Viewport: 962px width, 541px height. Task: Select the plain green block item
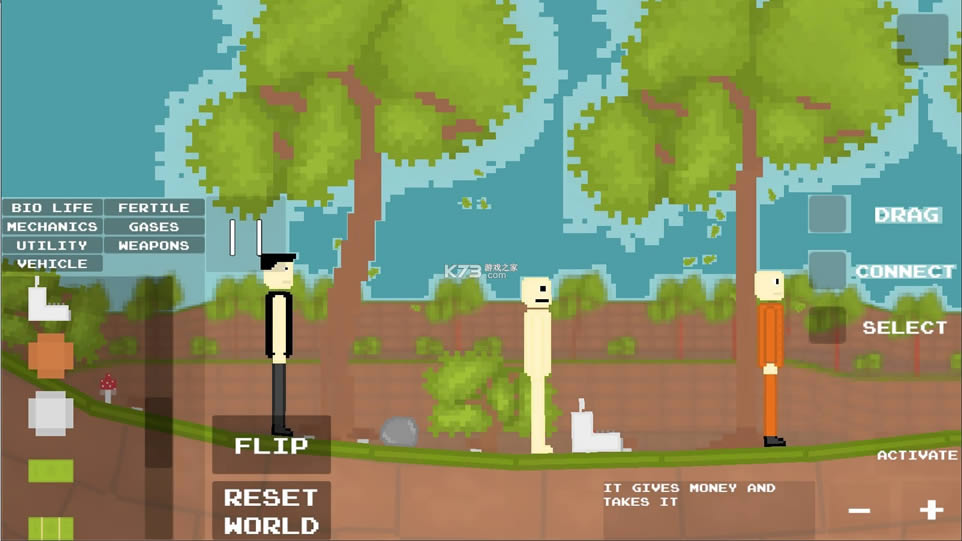pos(50,470)
